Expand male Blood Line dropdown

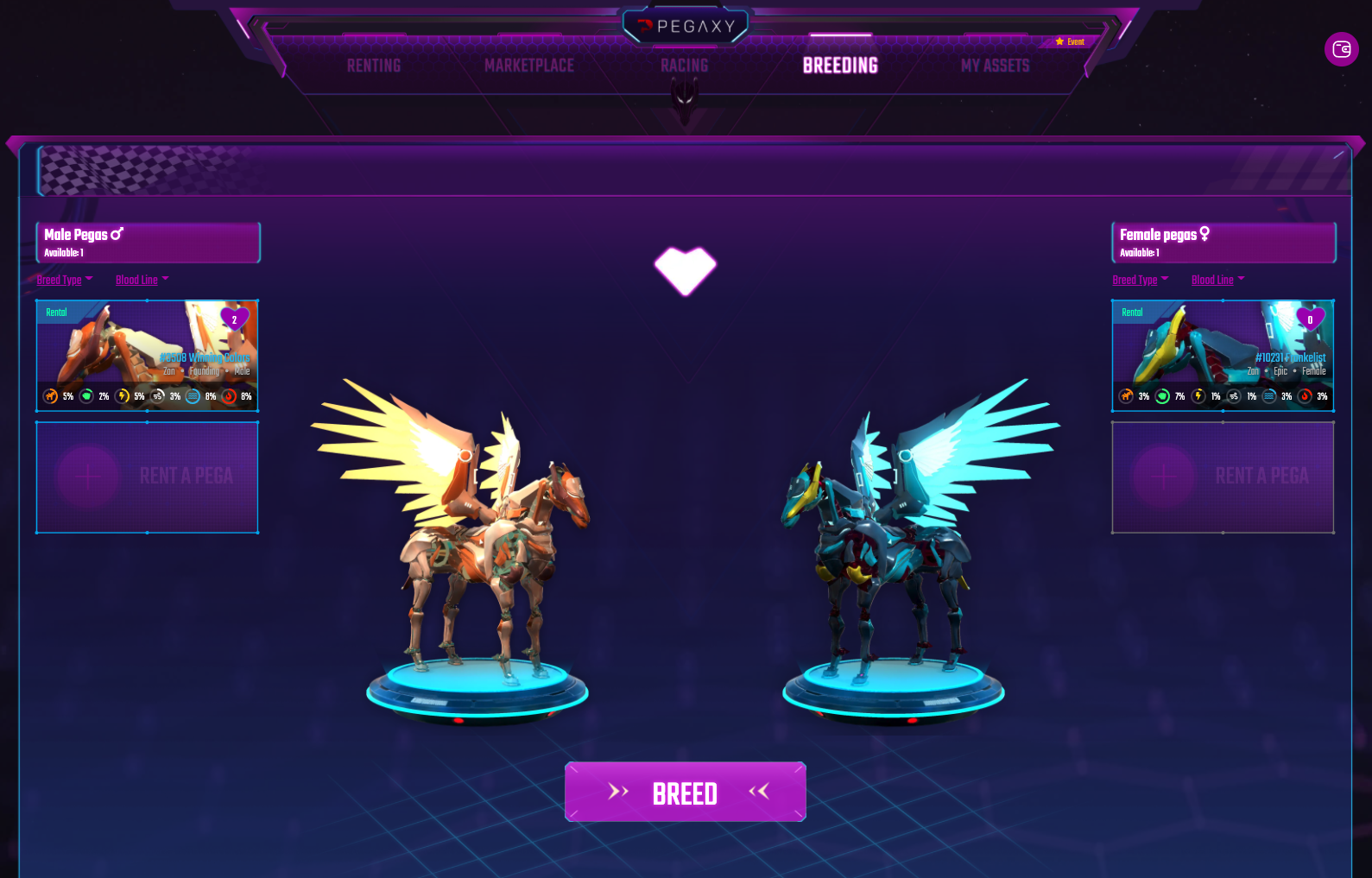coord(142,280)
